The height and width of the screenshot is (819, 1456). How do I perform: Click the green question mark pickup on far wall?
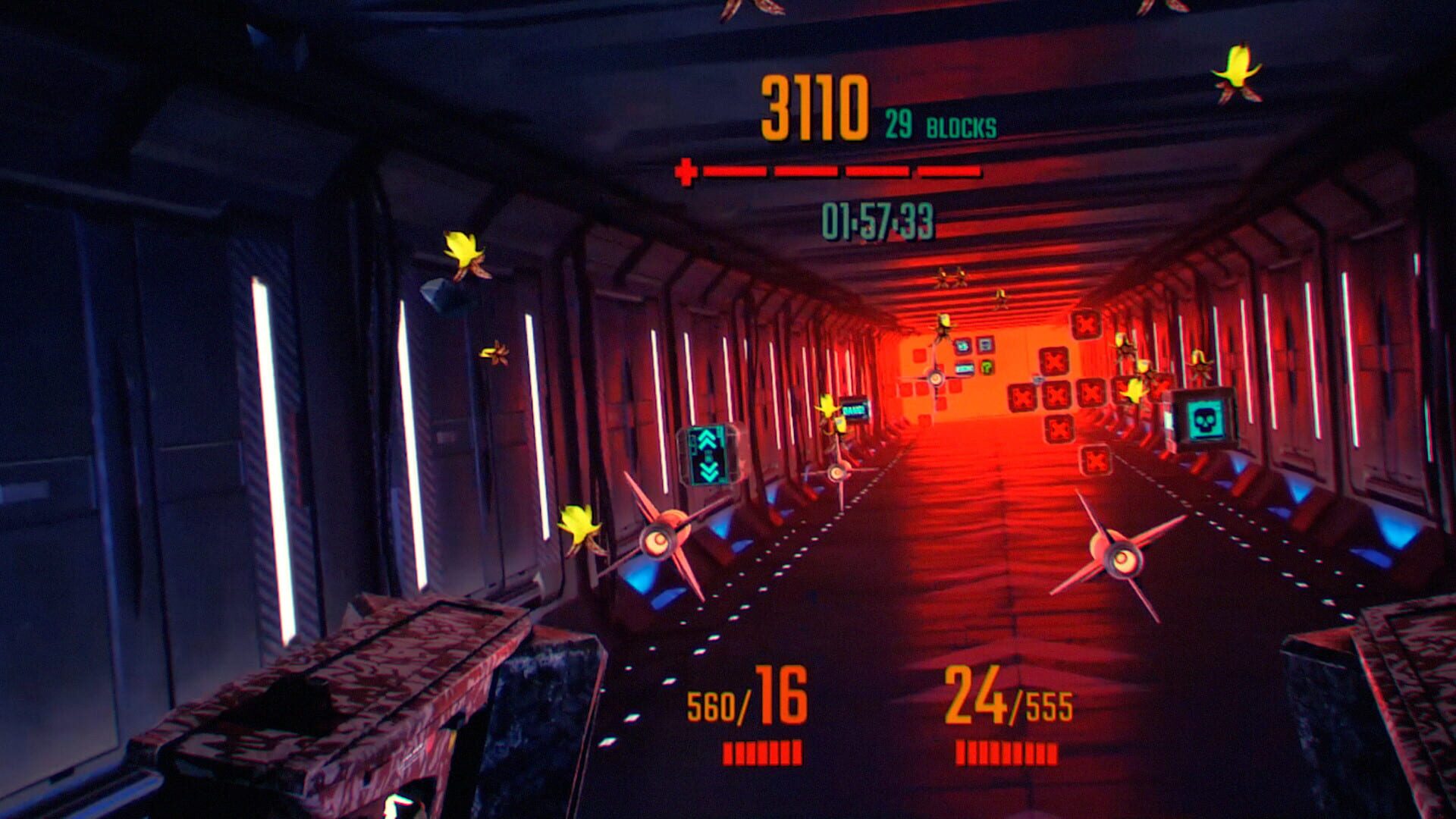986,369
